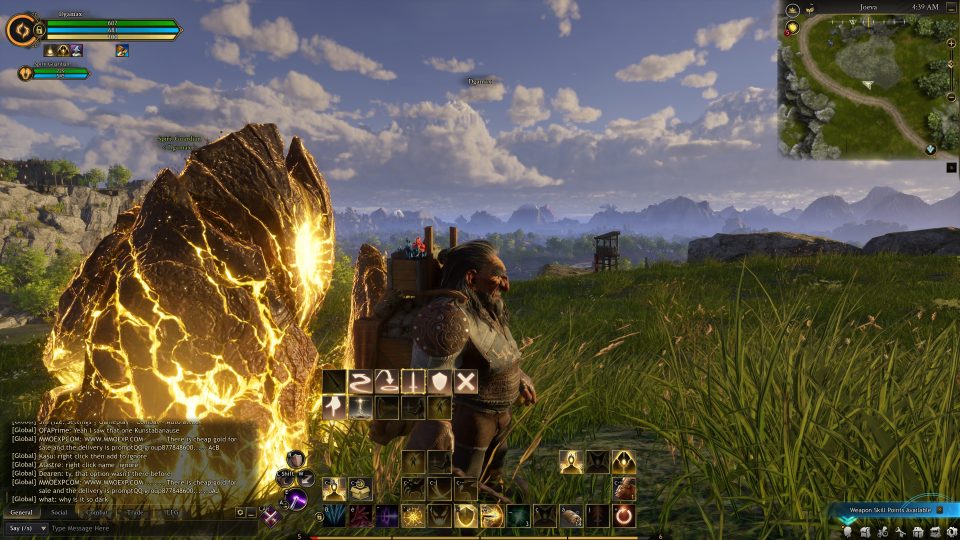This screenshot has height=540, width=960.
Task: Select the Combat chat tab
Action: 97,511
